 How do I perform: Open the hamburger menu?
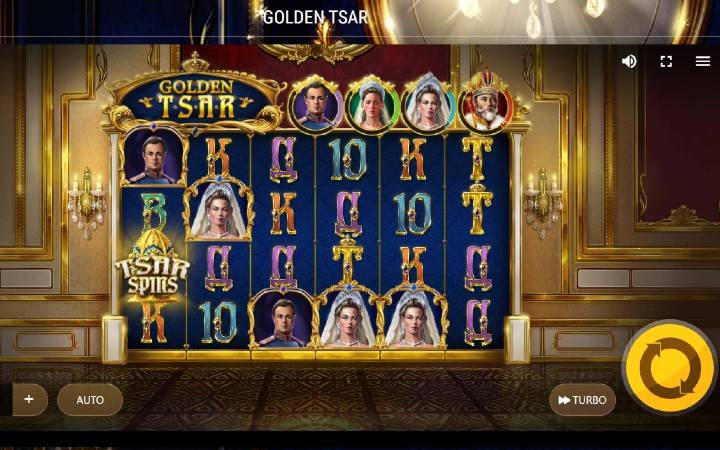click(703, 61)
